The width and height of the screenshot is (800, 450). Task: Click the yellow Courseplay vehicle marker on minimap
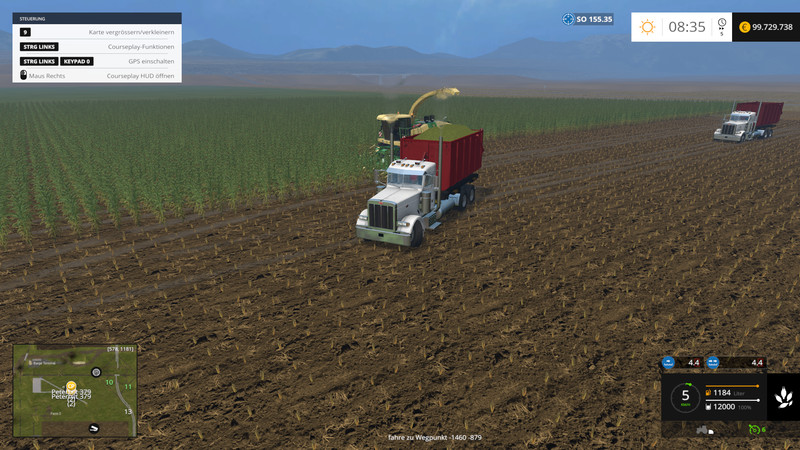pyautogui.click(x=71, y=385)
